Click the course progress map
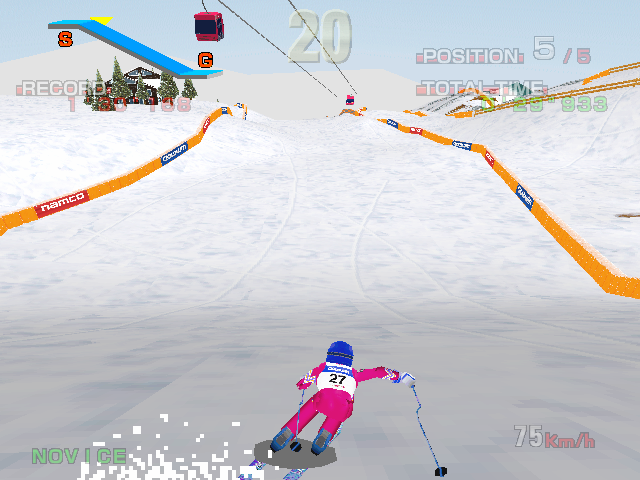 [135, 46]
